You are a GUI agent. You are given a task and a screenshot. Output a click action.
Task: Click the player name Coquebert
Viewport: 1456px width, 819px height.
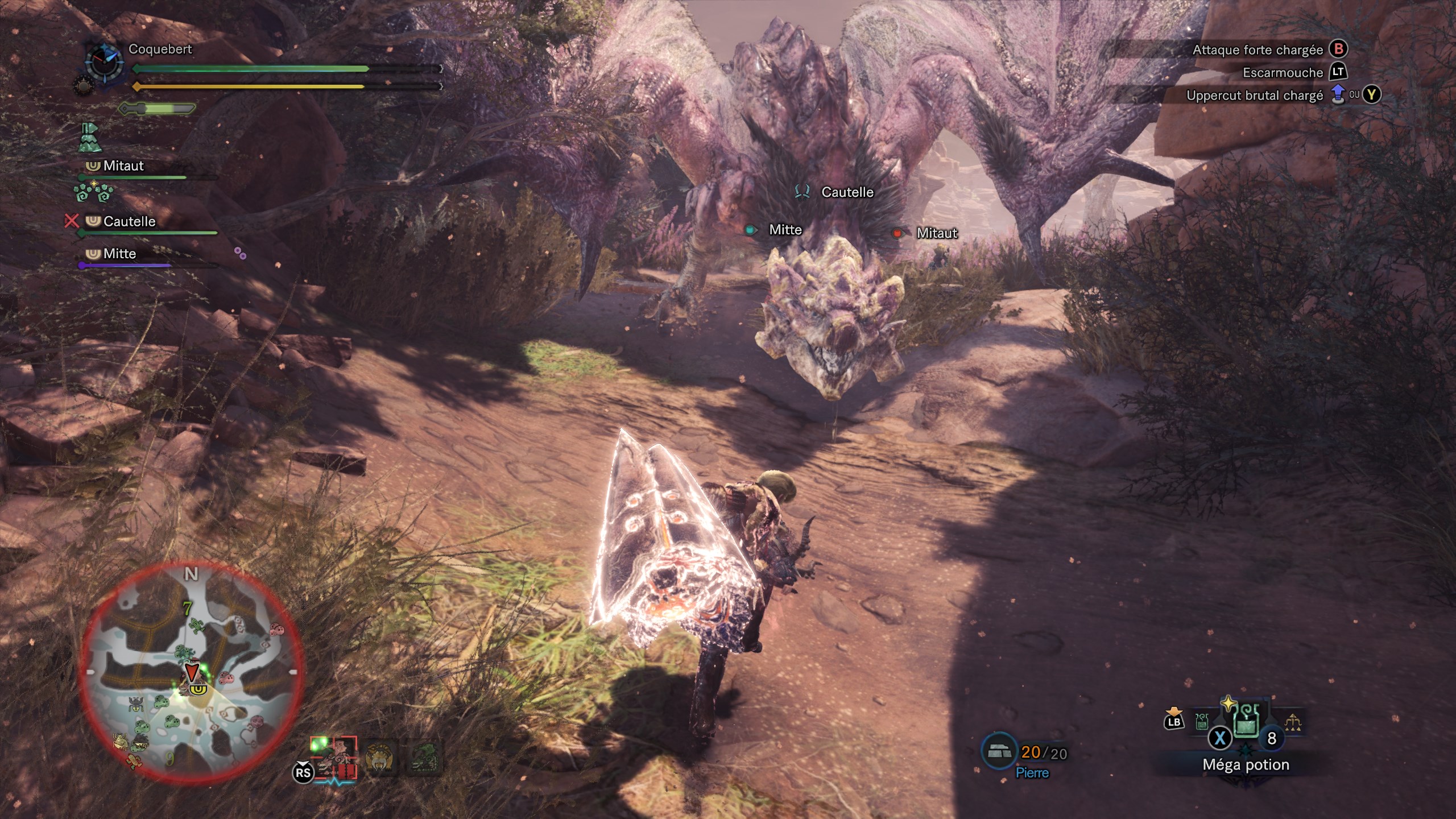coord(160,49)
